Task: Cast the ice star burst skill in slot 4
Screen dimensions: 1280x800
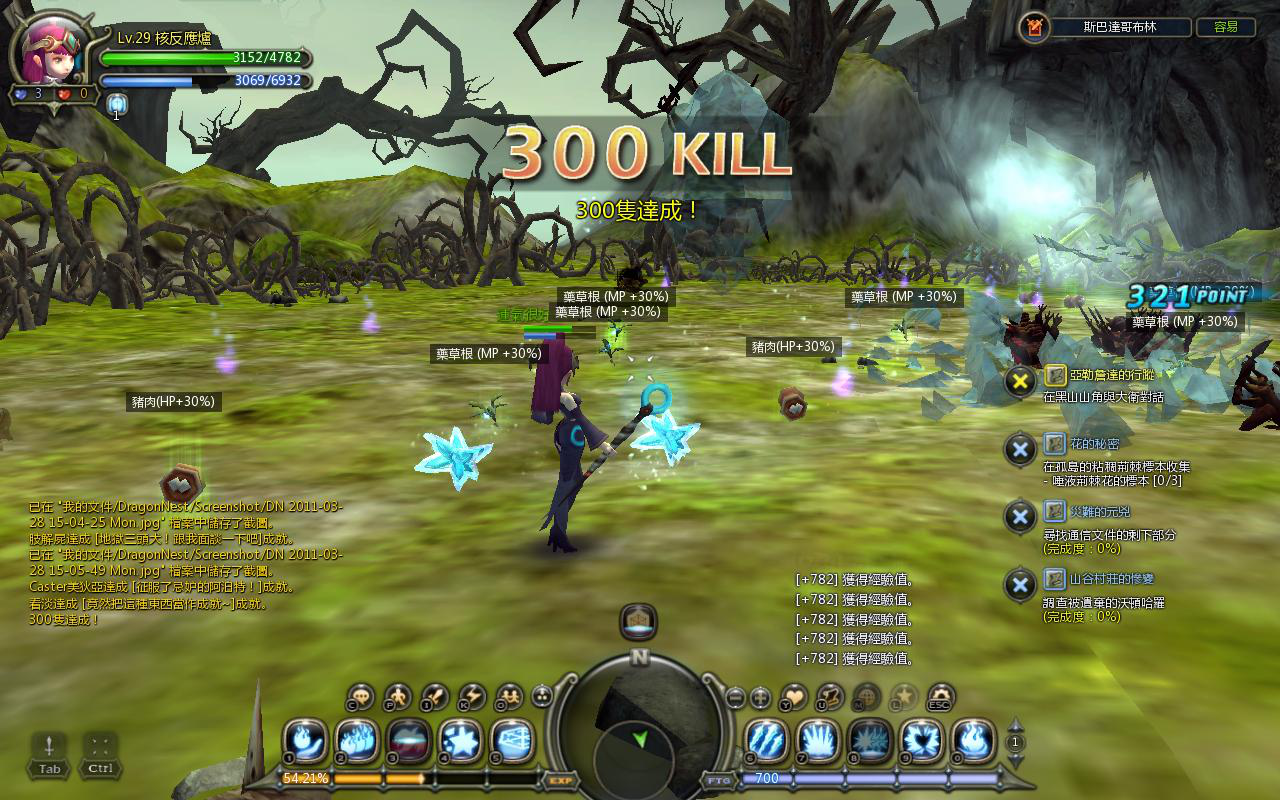Action: (x=461, y=742)
